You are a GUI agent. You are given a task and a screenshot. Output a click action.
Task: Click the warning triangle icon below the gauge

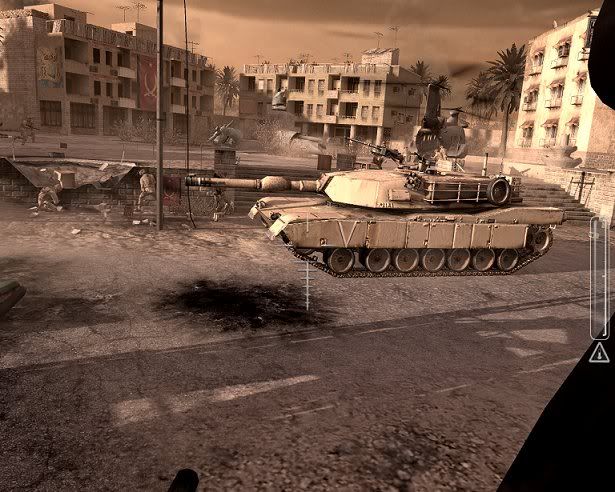coord(599,352)
